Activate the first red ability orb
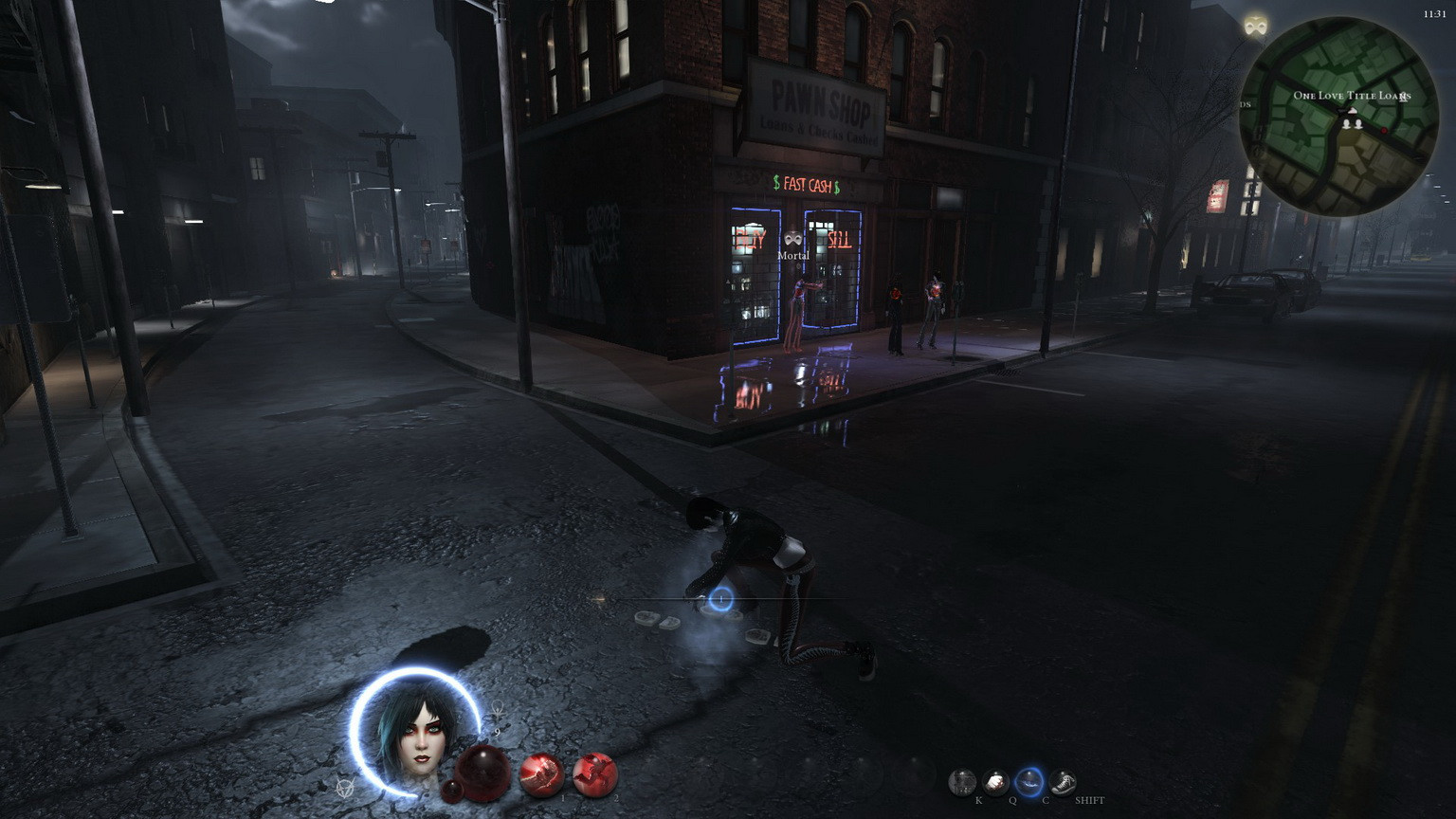The image size is (1456, 819). 542,774
